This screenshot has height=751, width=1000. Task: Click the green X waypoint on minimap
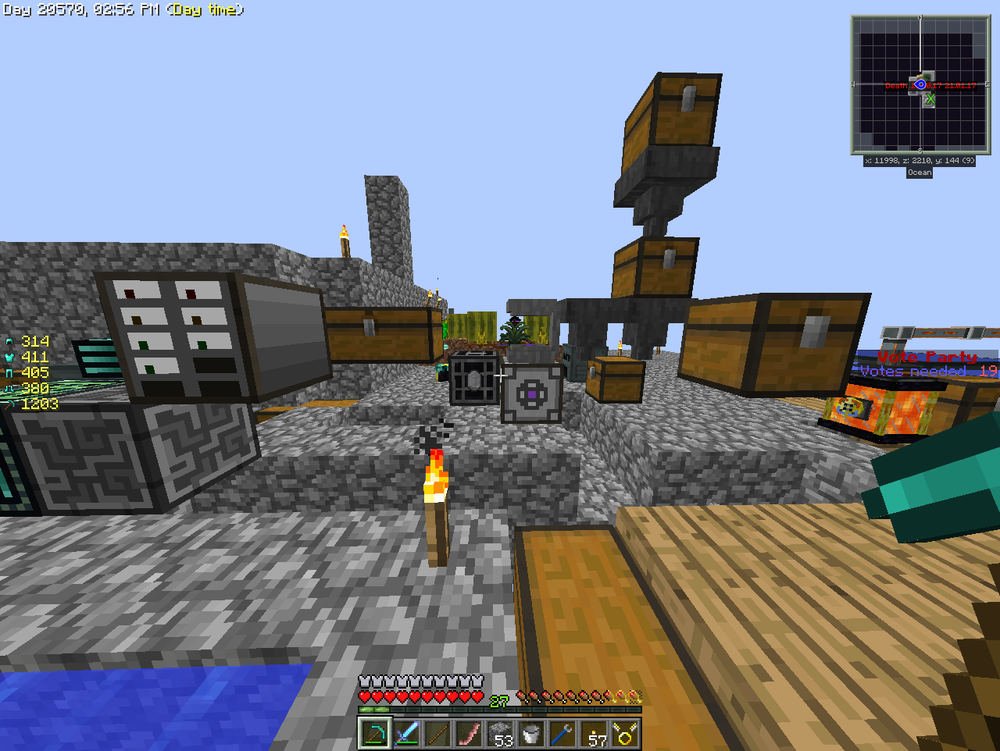(931, 100)
